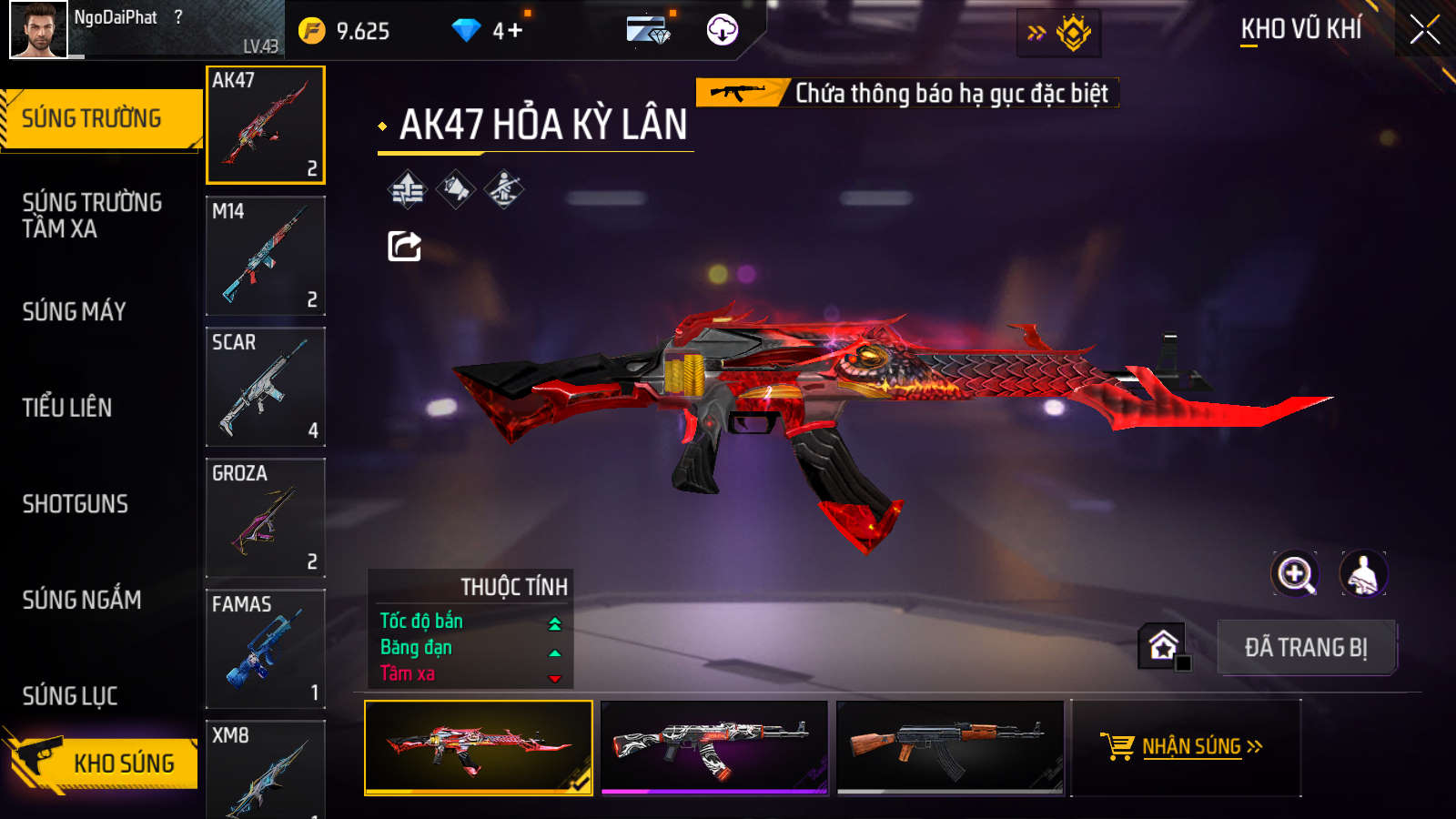Select the white dragon AK47 skin

714,747
